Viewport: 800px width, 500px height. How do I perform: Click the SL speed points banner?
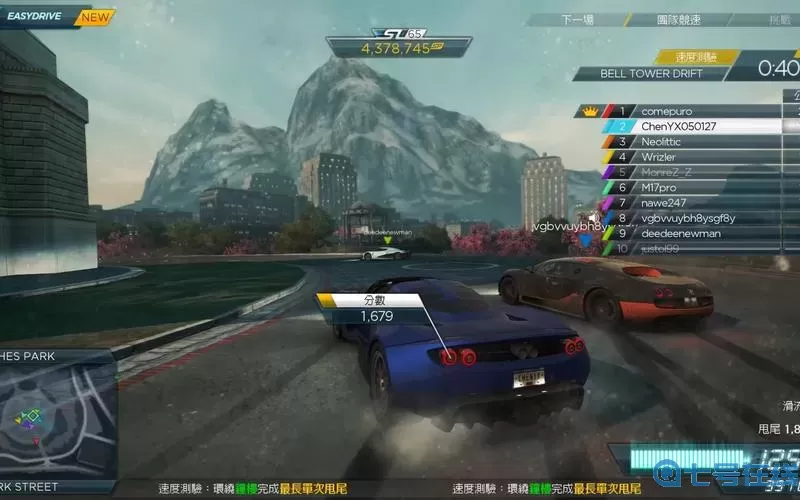click(398, 42)
